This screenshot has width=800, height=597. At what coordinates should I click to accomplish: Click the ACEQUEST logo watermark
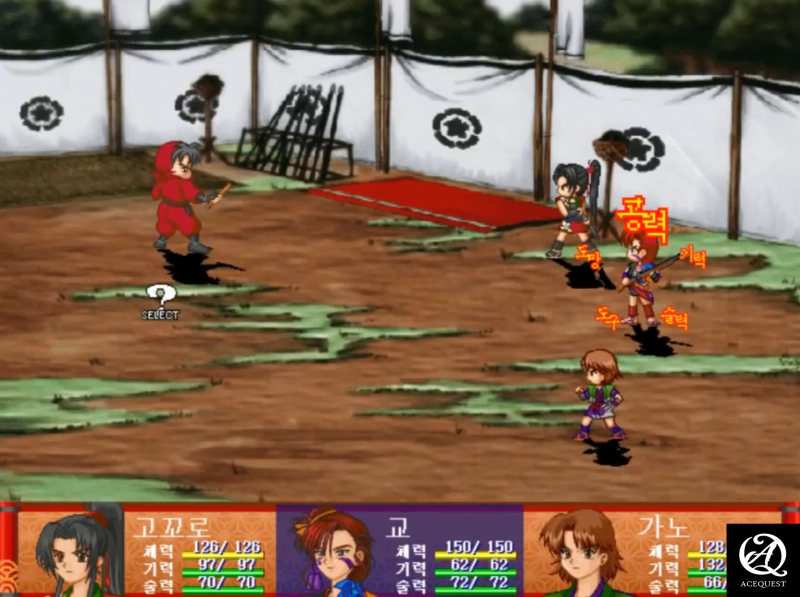coord(763,560)
